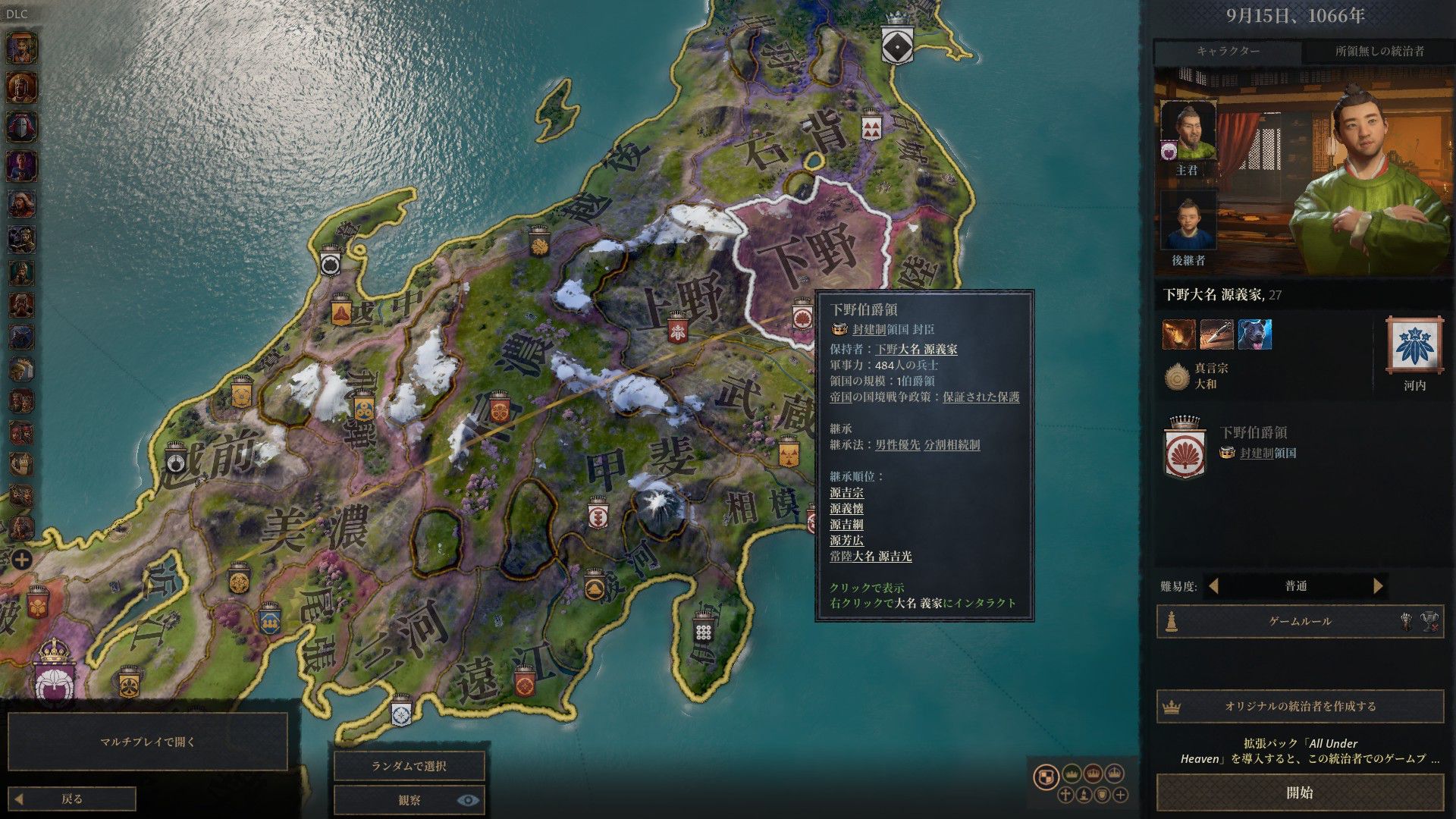Start the game with 開始 button

1299,792
